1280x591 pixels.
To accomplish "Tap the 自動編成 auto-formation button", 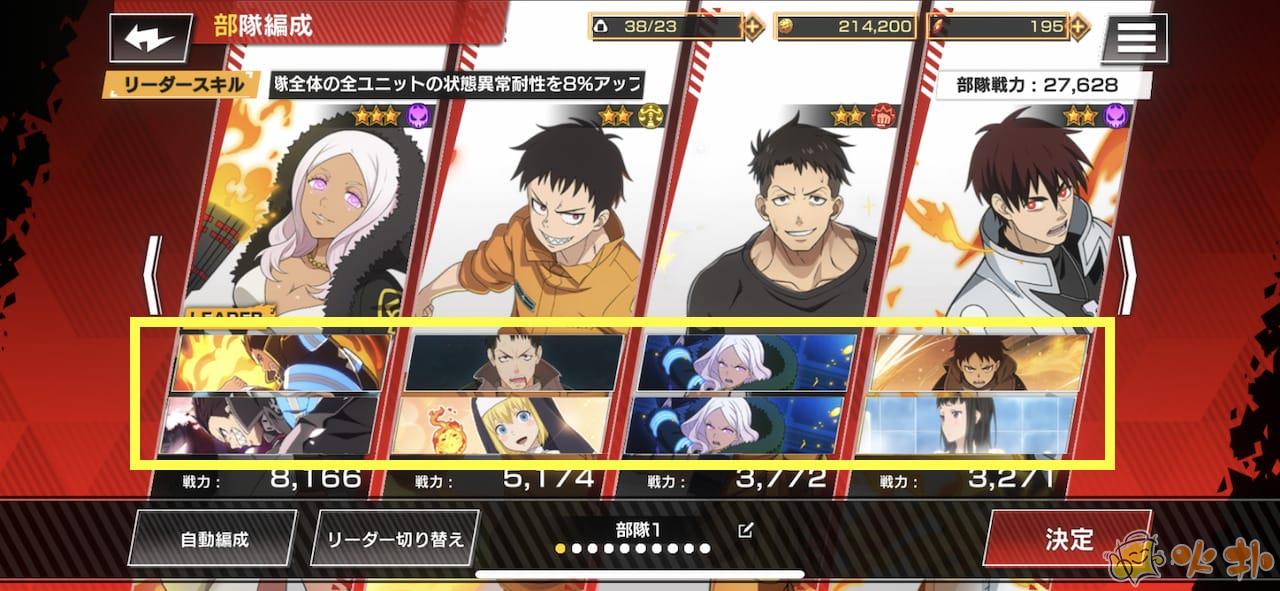I will (x=213, y=539).
